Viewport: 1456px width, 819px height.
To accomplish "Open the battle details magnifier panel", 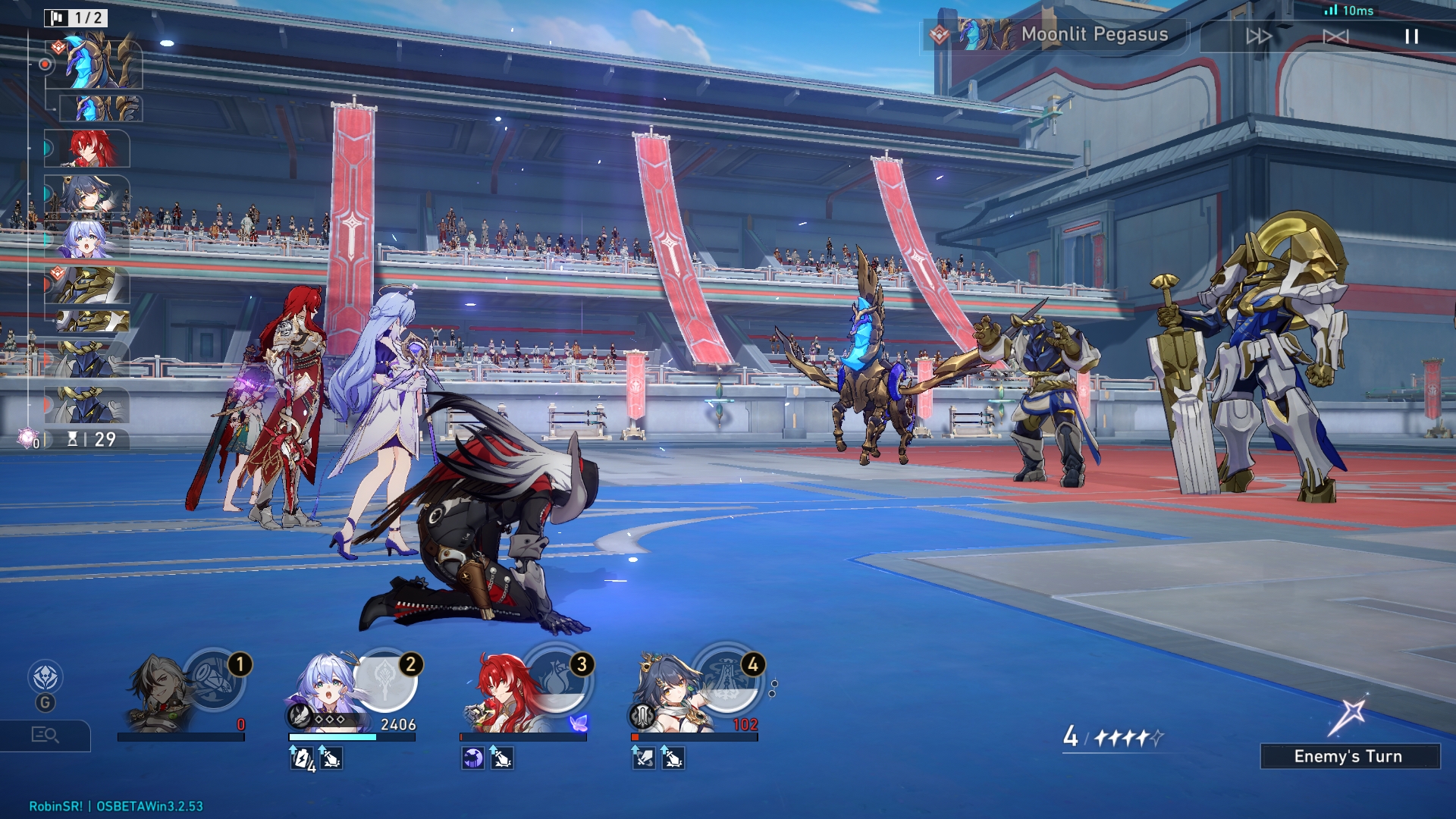I will pyautogui.click(x=45, y=735).
